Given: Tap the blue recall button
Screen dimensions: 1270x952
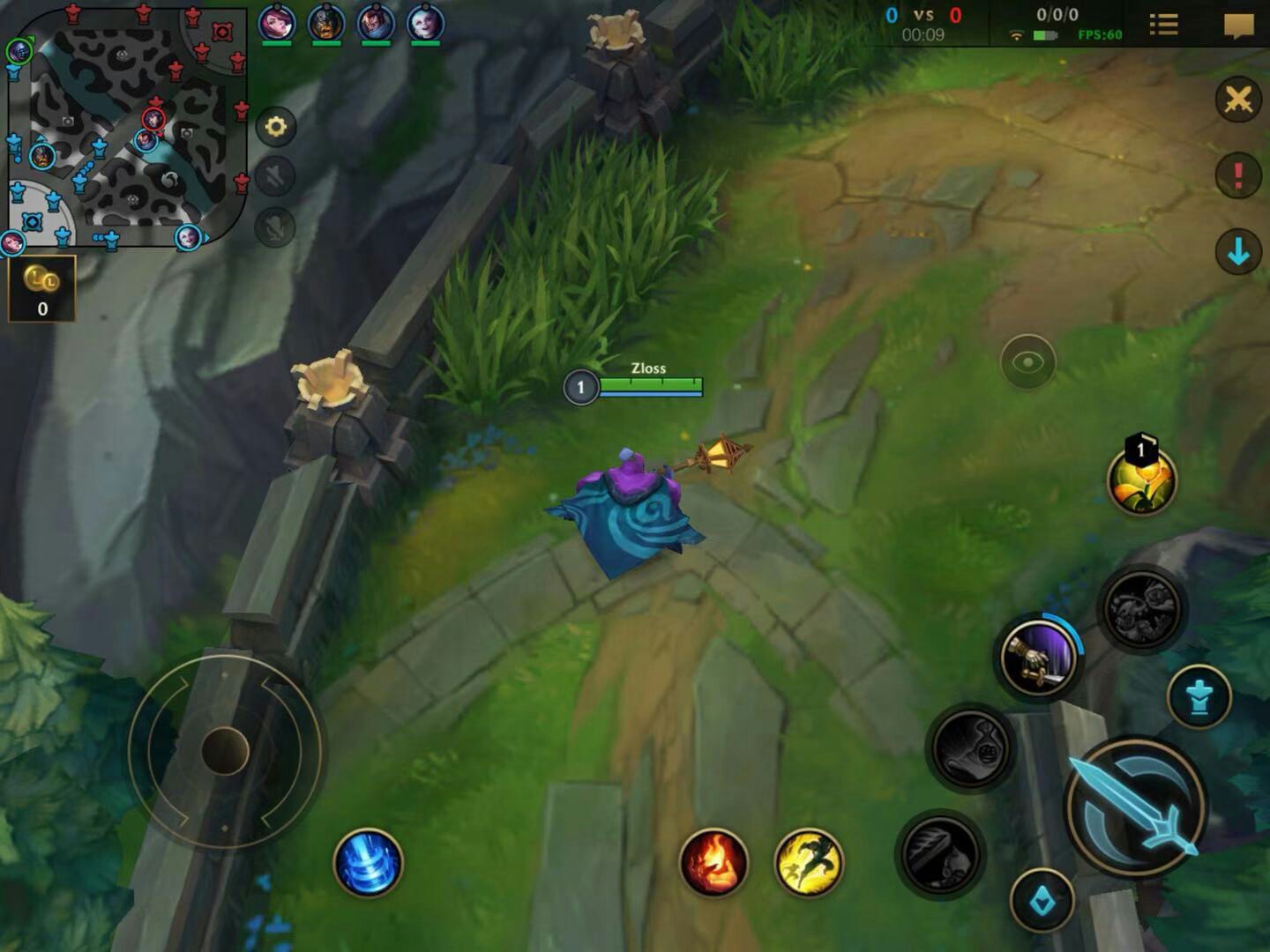Looking at the screenshot, I should tap(368, 862).
